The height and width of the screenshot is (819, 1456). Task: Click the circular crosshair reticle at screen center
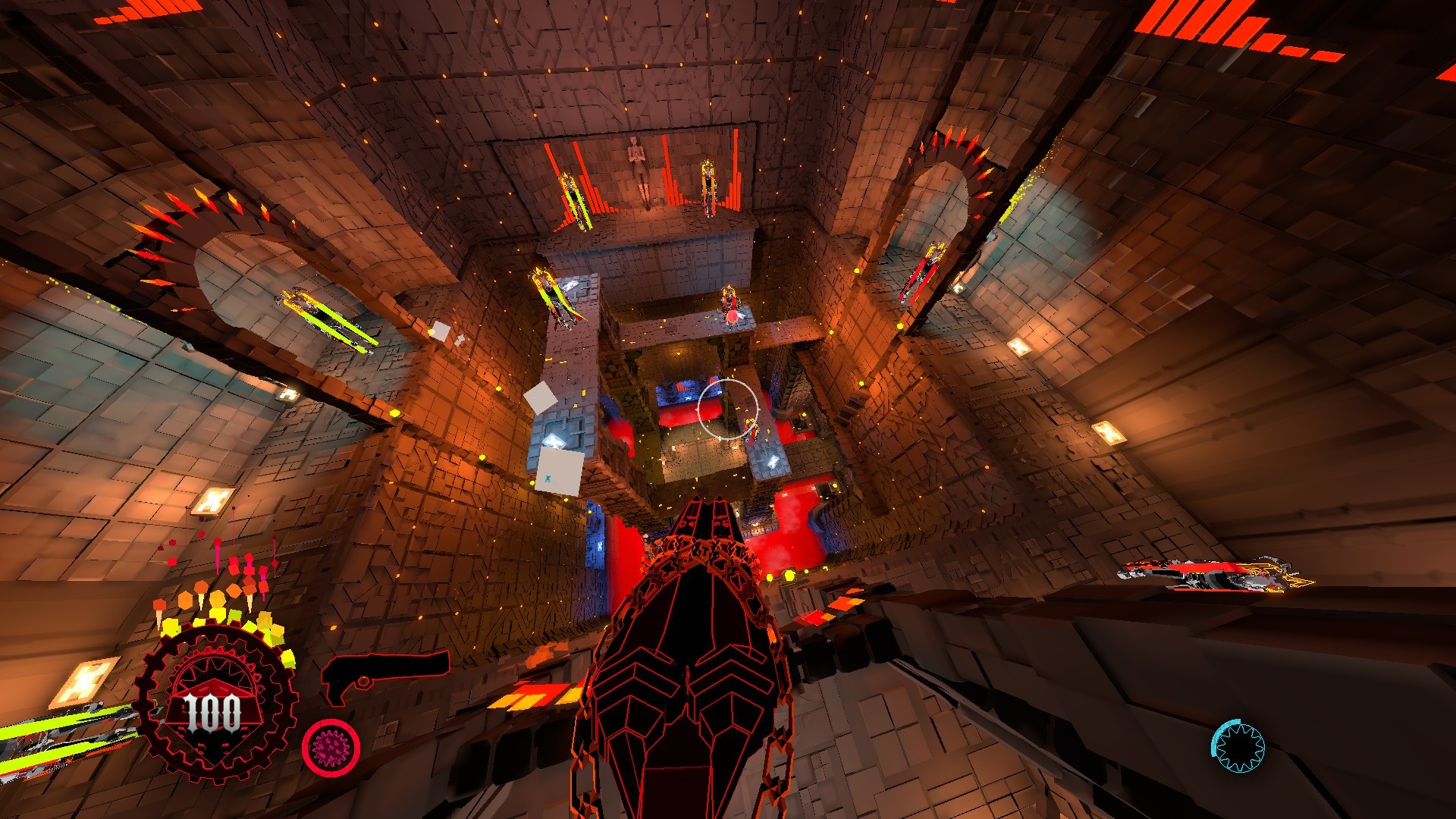click(730, 408)
